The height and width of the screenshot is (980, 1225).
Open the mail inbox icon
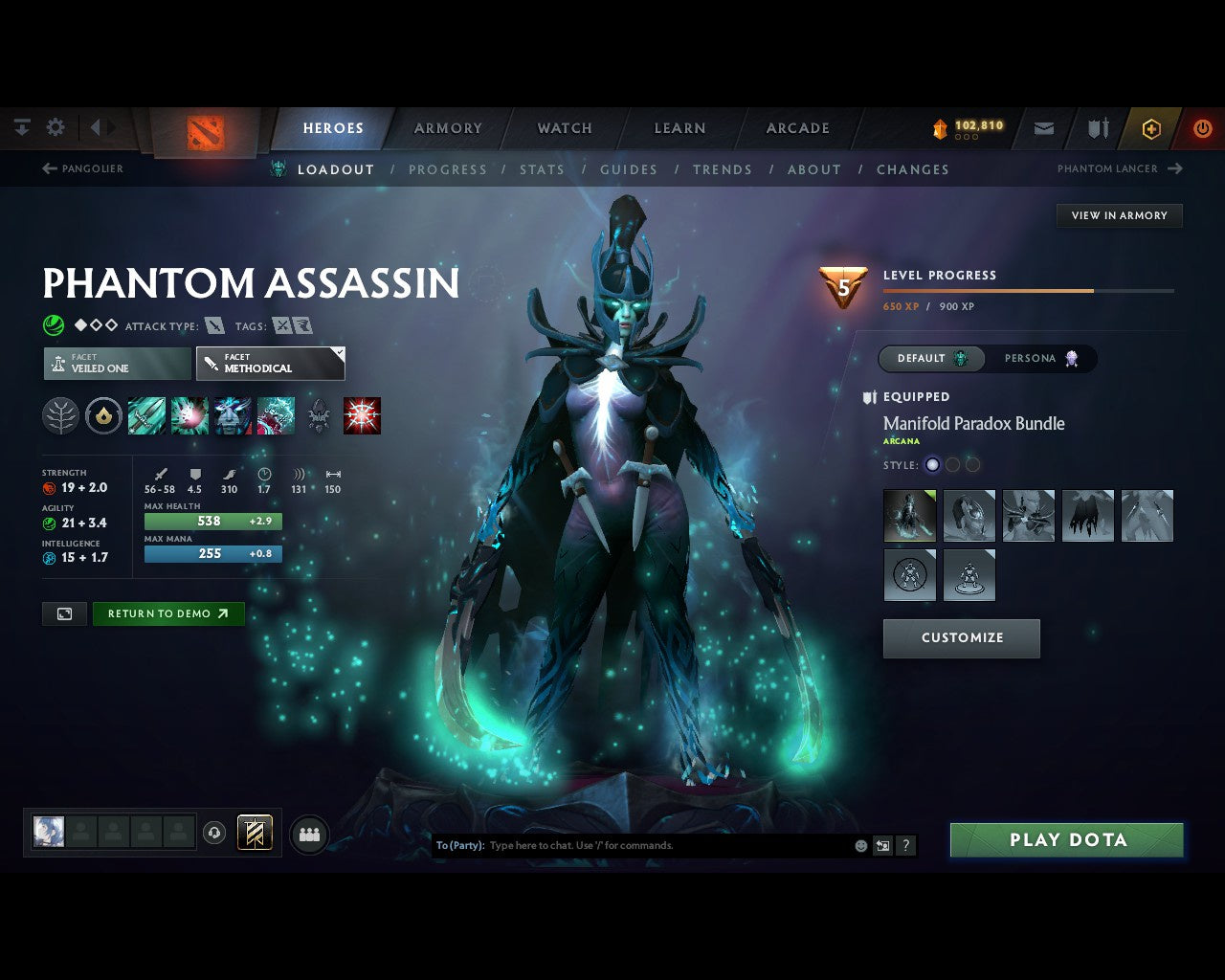click(x=1044, y=128)
